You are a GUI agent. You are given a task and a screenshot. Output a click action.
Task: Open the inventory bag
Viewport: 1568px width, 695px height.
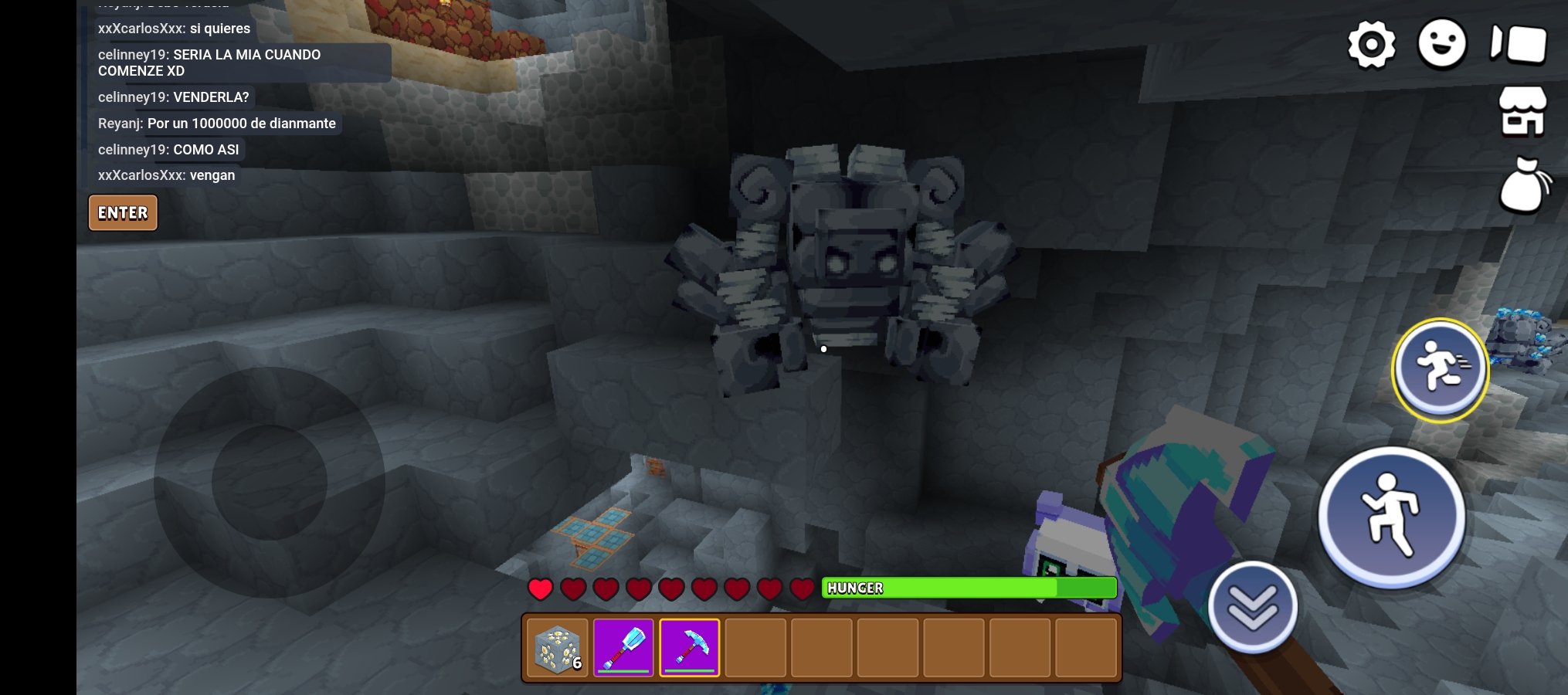pos(1523,185)
